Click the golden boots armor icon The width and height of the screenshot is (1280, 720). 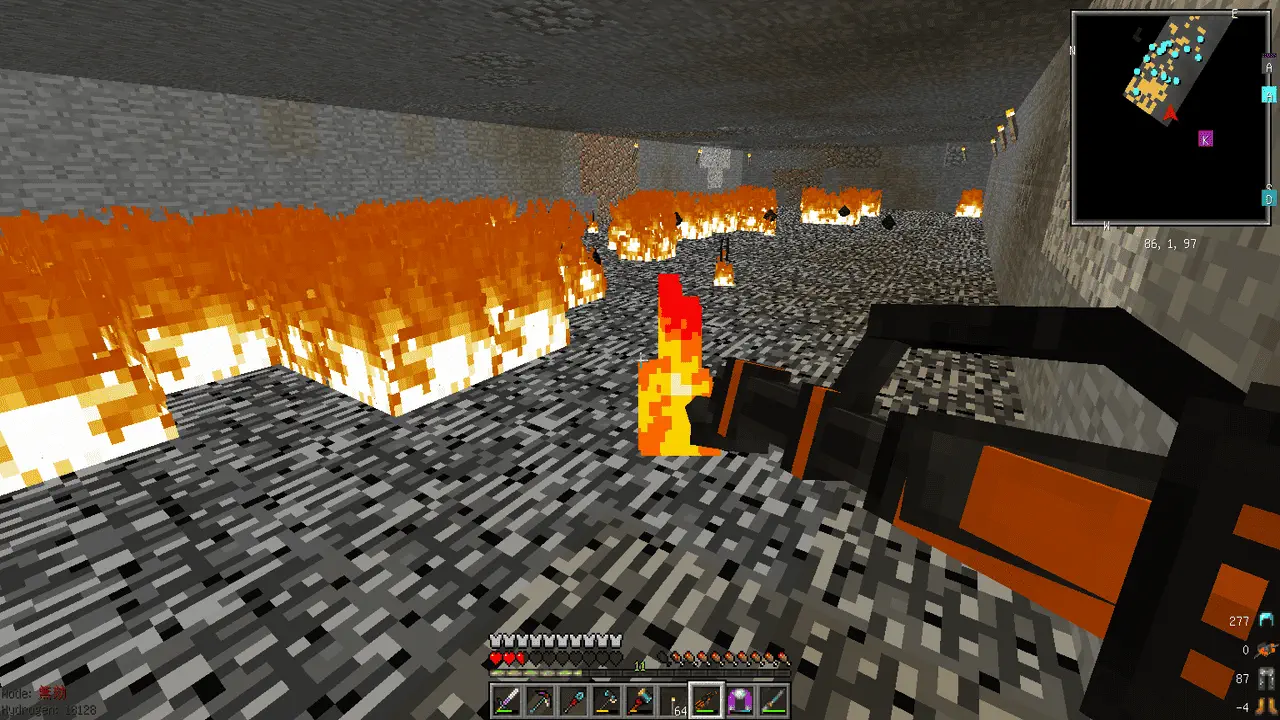click(1267, 706)
